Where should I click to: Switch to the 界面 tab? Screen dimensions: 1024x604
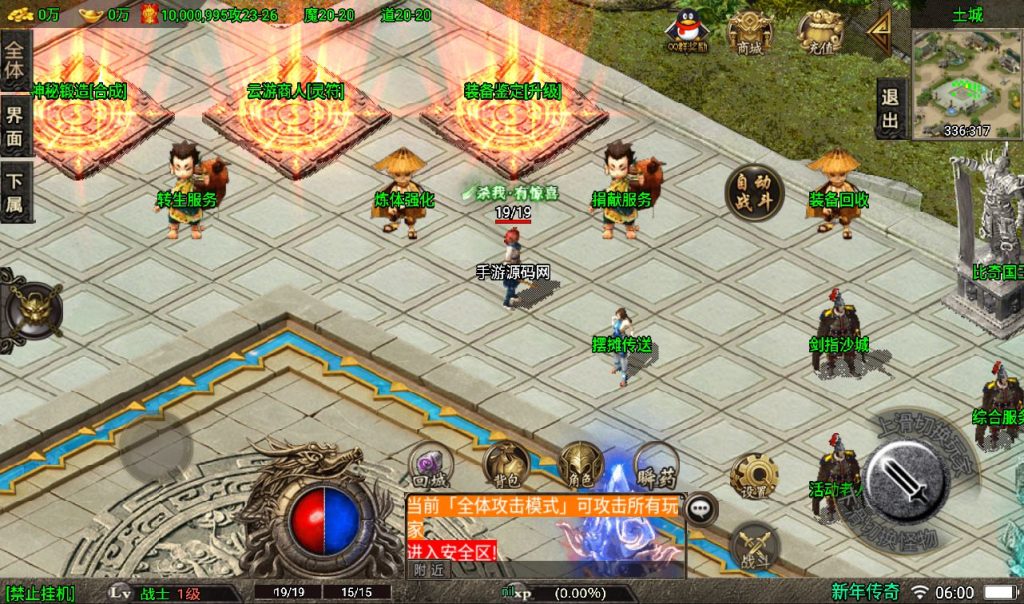pos(14,126)
